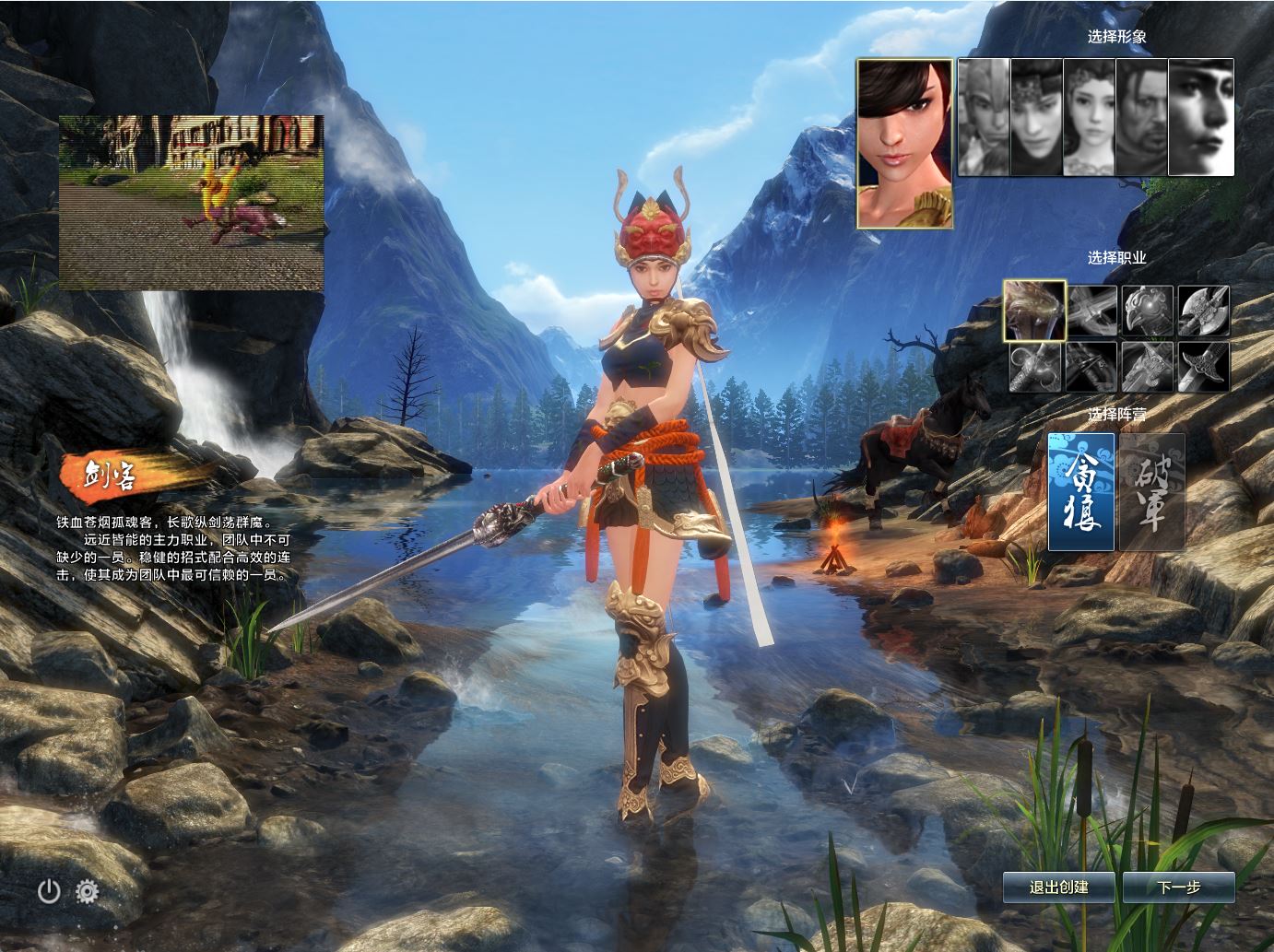Exit creation with the 退出创建 button
This screenshot has height=952, width=1274.
tap(1058, 887)
